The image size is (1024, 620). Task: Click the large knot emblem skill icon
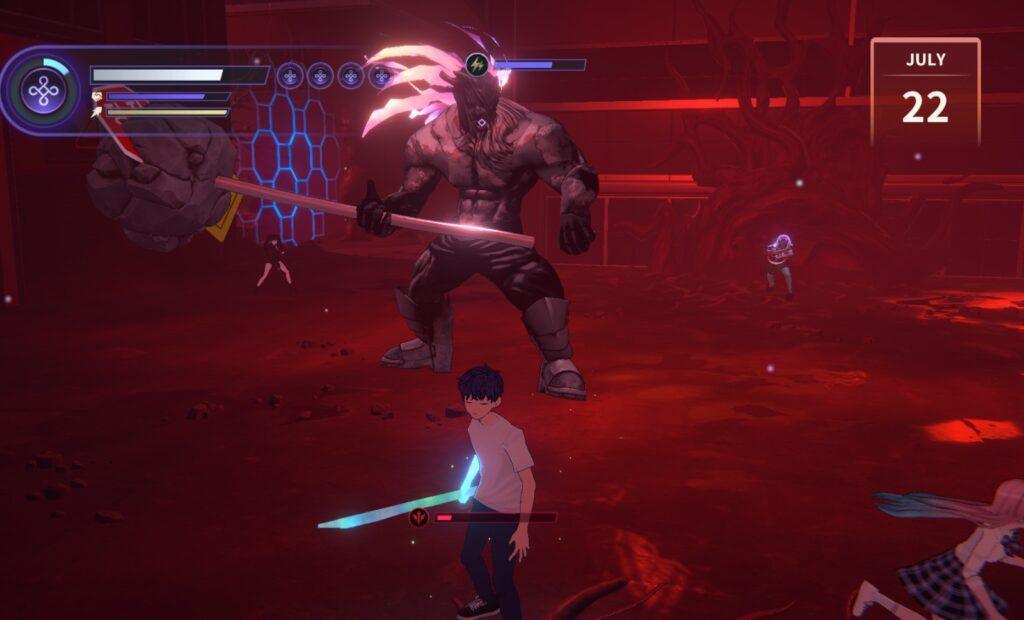point(43,92)
